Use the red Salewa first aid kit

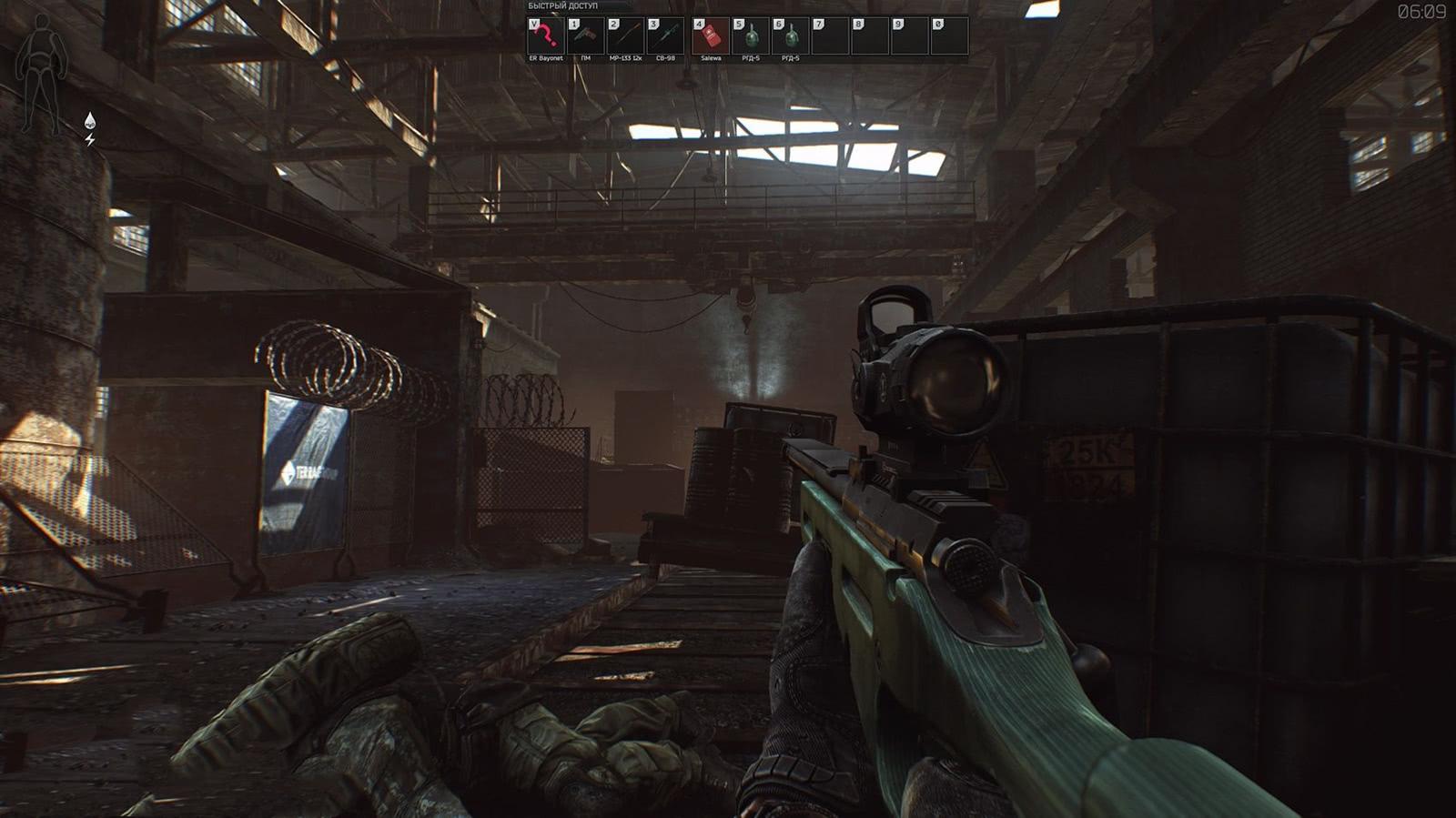(711, 36)
